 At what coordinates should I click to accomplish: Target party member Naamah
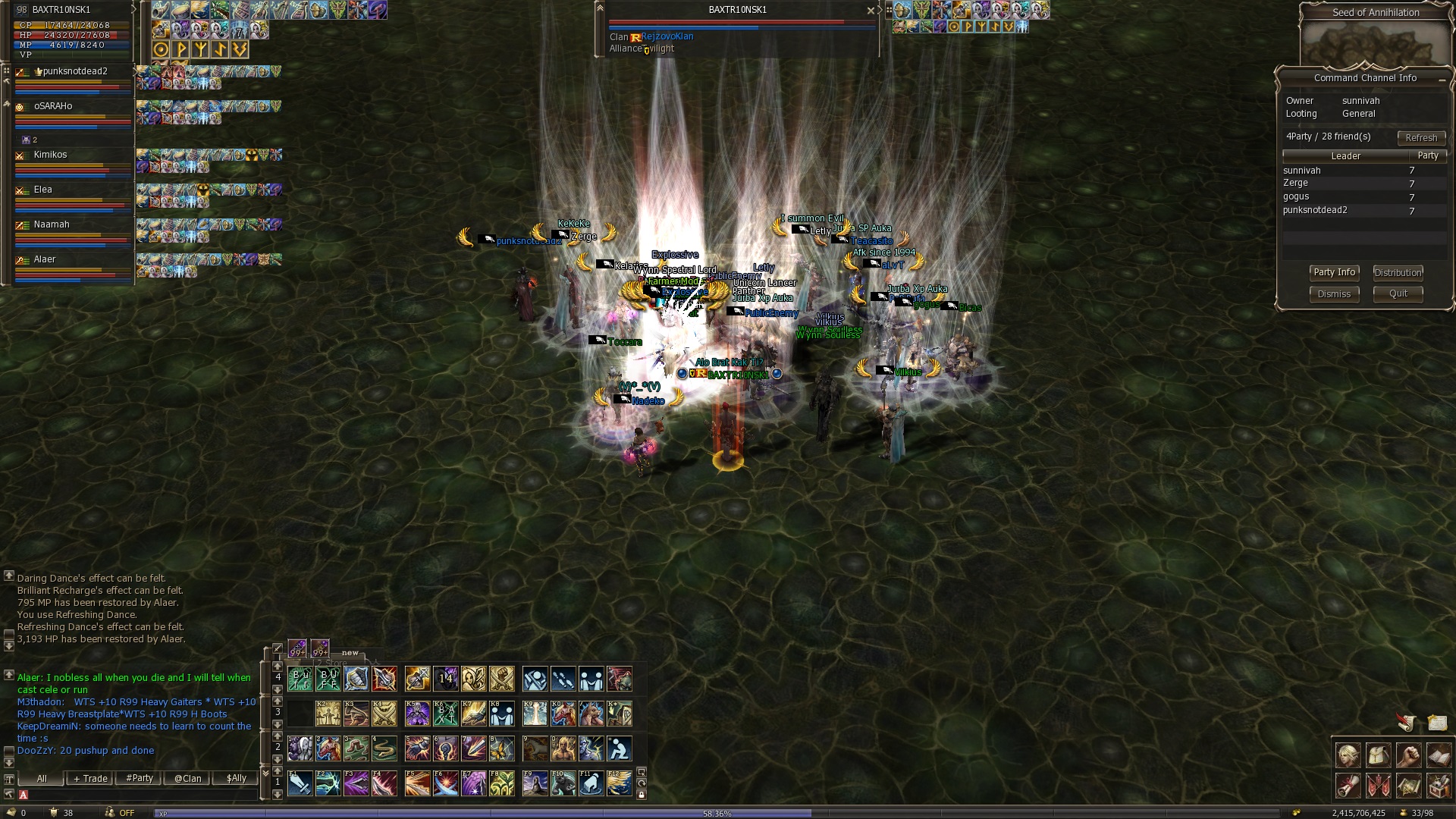tap(52, 225)
